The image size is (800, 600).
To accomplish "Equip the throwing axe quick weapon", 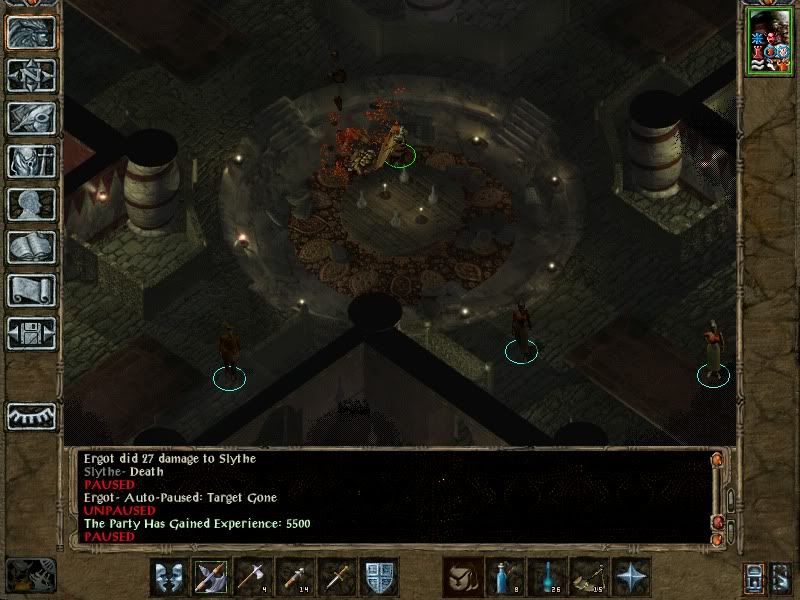I will (253, 577).
